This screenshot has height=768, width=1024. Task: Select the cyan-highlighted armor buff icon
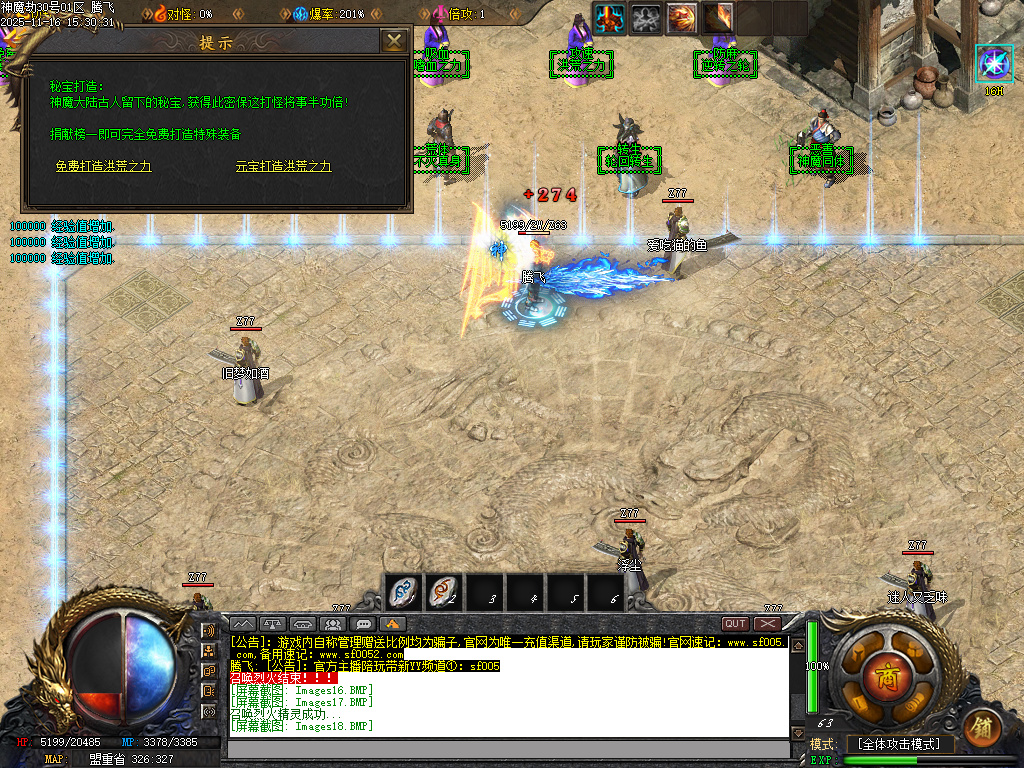tap(610, 17)
